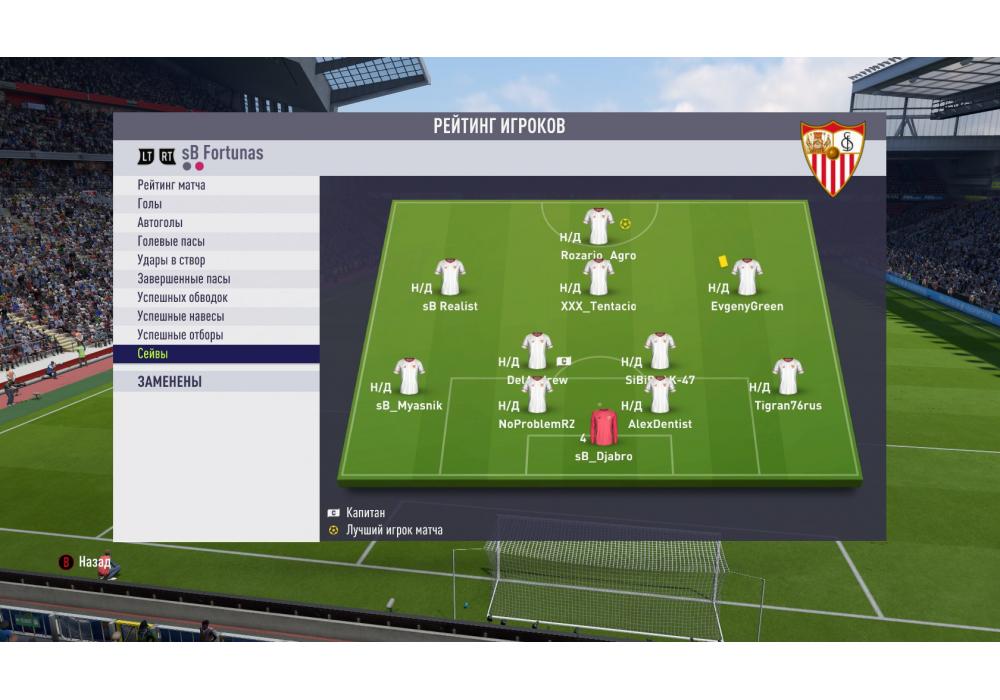This screenshot has width=1000, height=700.
Task: Show Завершенные пасы ratings
Action: pyautogui.click(x=216, y=279)
